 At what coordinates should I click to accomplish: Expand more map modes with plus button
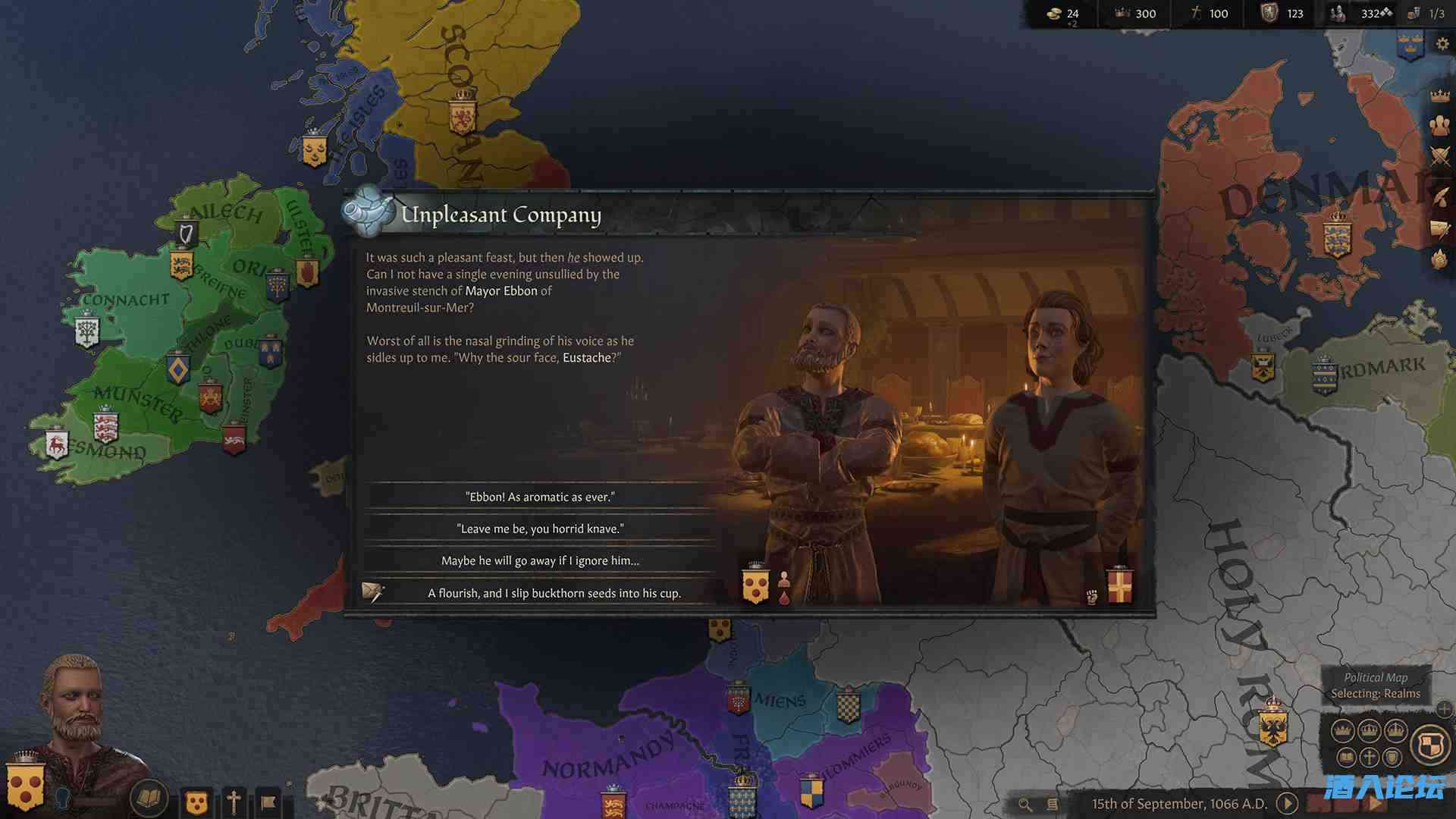1444,710
